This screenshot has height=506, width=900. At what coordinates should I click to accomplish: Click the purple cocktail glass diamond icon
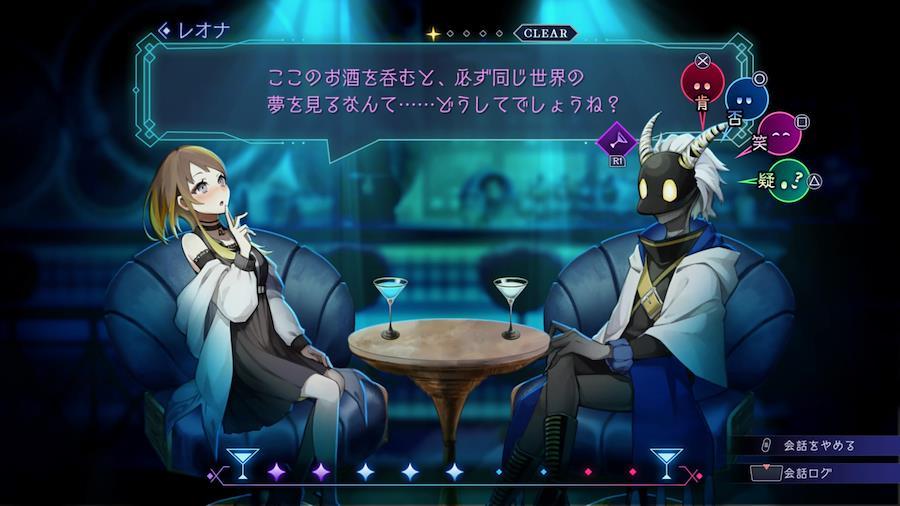click(x=617, y=139)
